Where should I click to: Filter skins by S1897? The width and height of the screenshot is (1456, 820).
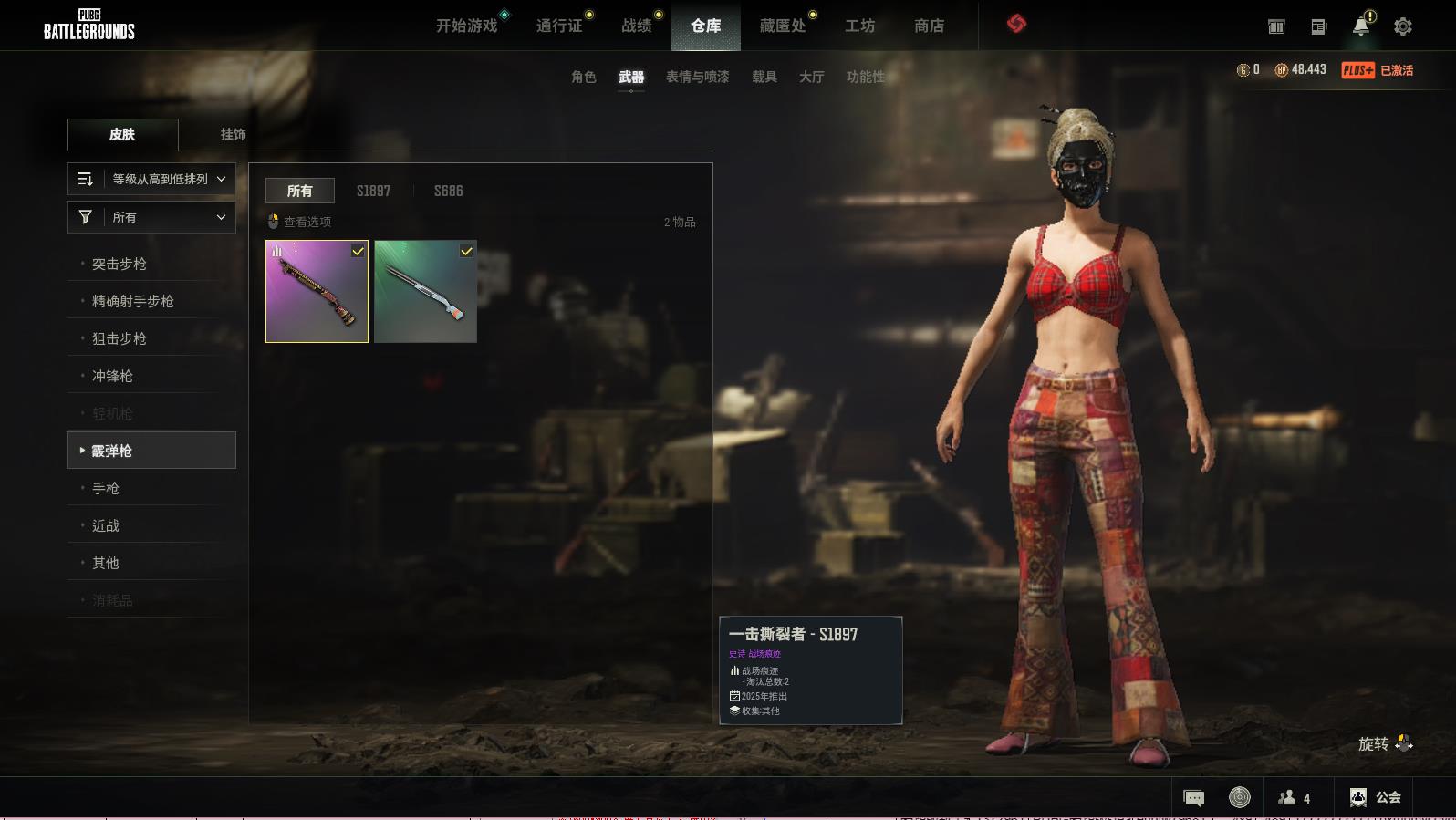coord(373,191)
